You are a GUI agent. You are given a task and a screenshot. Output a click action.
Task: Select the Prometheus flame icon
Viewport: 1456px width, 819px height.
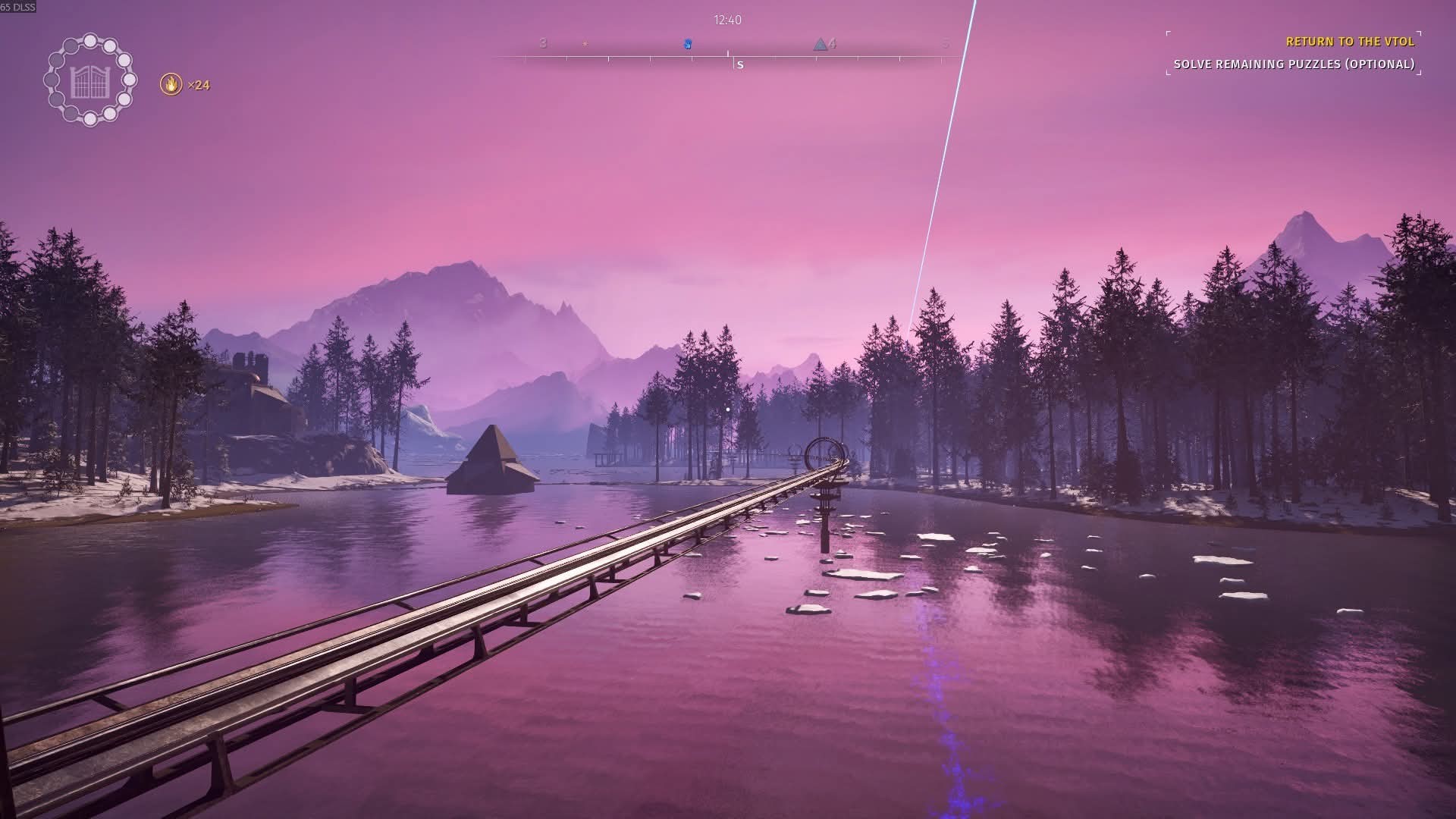coord(171,84)
